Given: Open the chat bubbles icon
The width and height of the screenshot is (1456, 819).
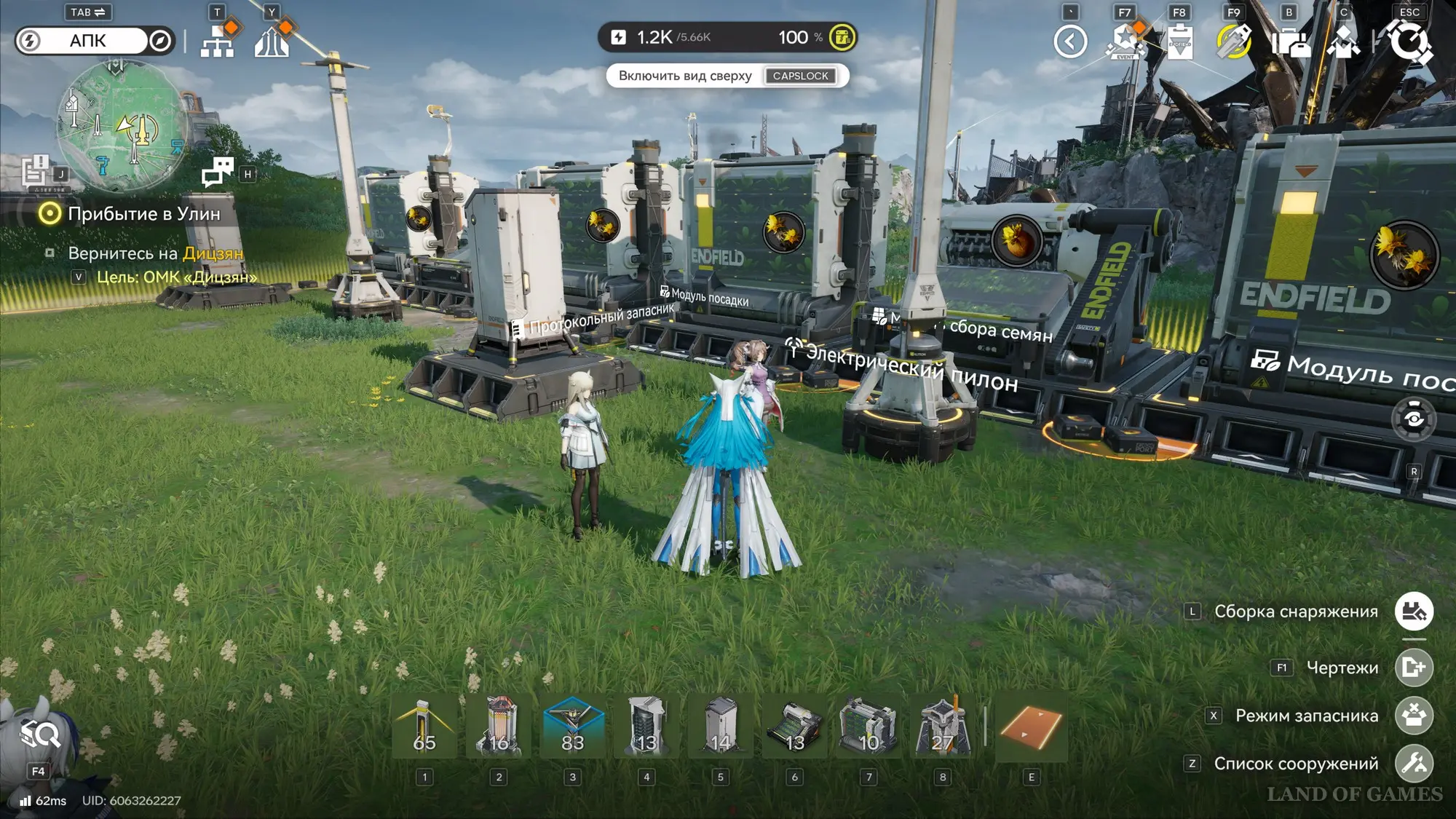Looking at the screenshot, I should [217, 172].
